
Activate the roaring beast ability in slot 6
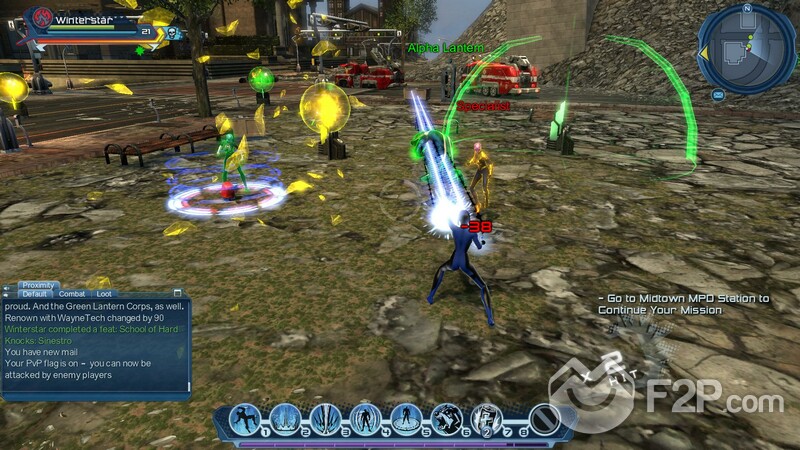(446, 417)
